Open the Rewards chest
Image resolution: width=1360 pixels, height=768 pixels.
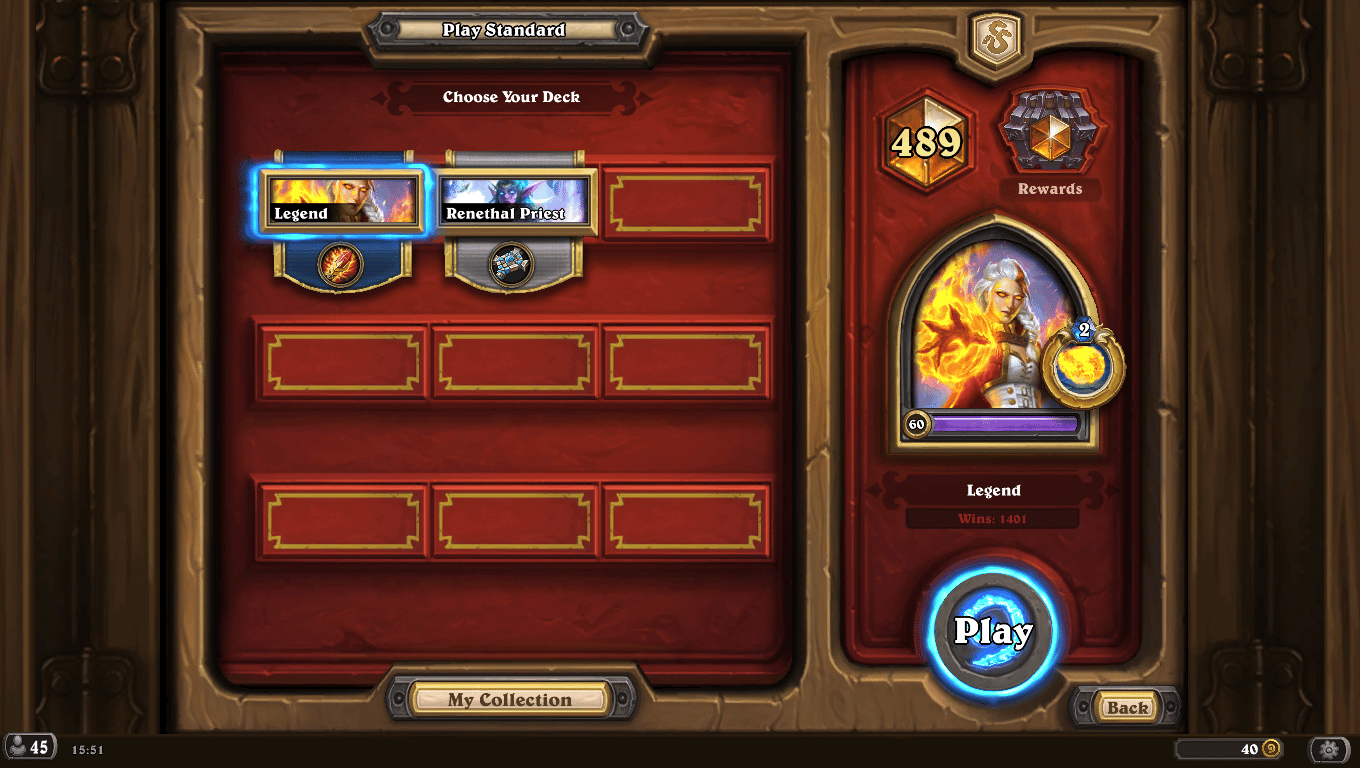1049,130
